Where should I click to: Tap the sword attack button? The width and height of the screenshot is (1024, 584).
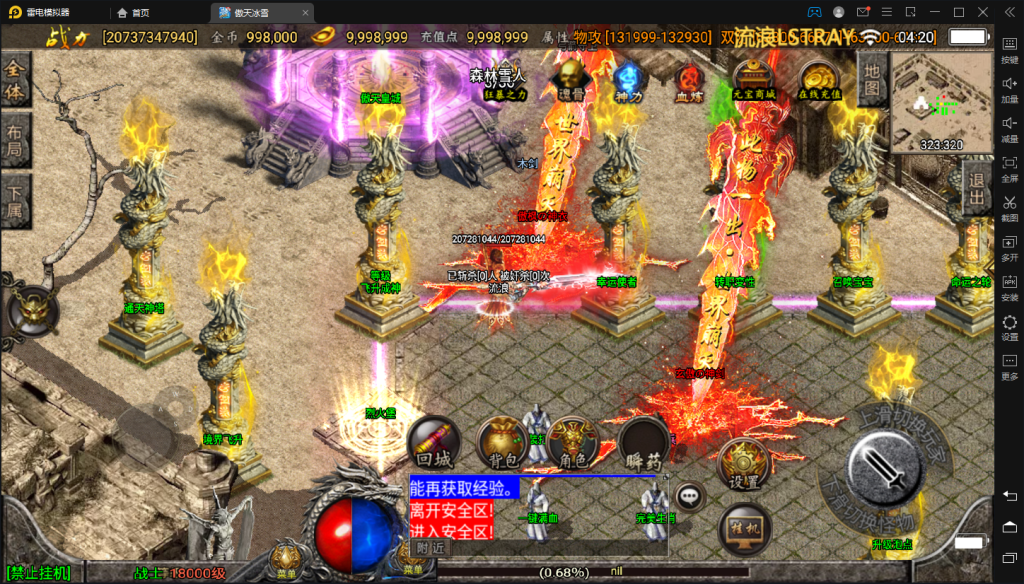(x=883, y=466)
